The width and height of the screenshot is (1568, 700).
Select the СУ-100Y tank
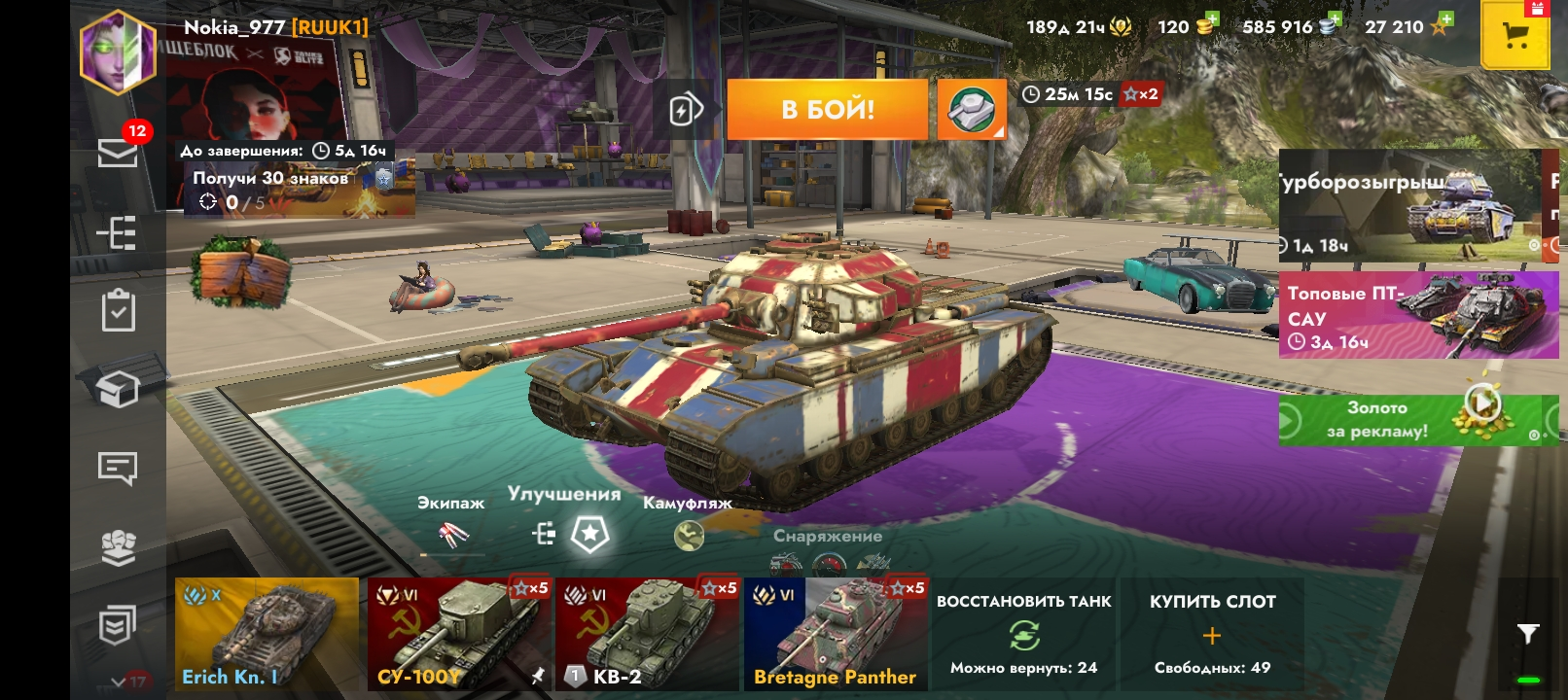click(455, 634)
